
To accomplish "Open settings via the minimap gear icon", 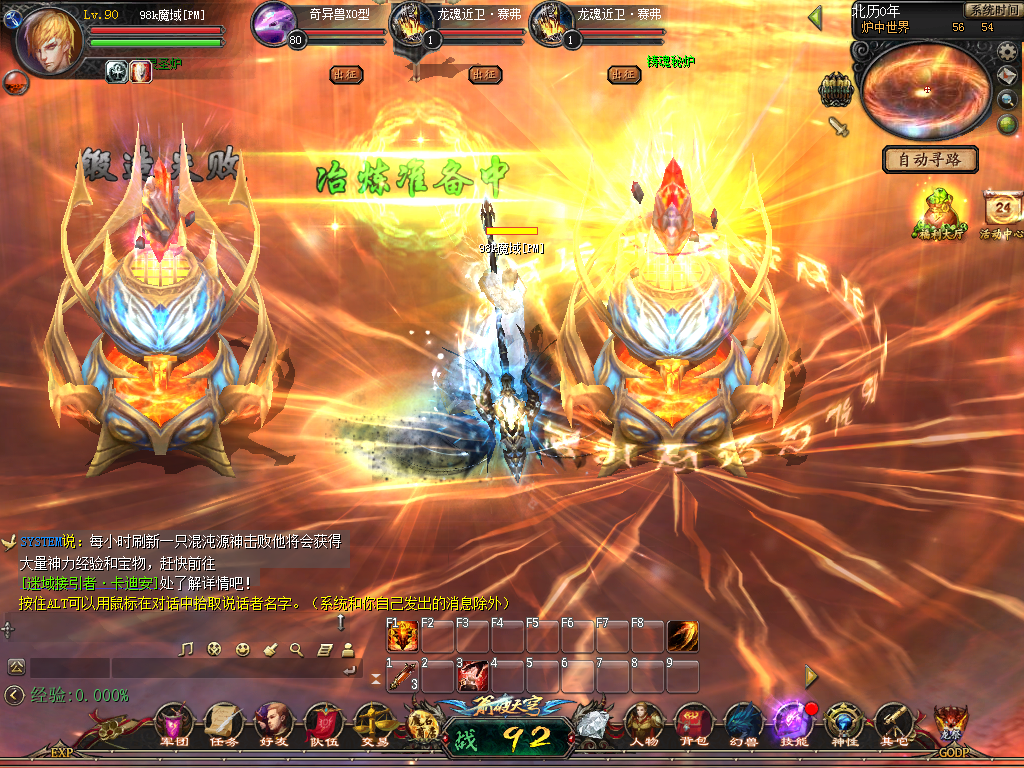I will (1007, 51).
